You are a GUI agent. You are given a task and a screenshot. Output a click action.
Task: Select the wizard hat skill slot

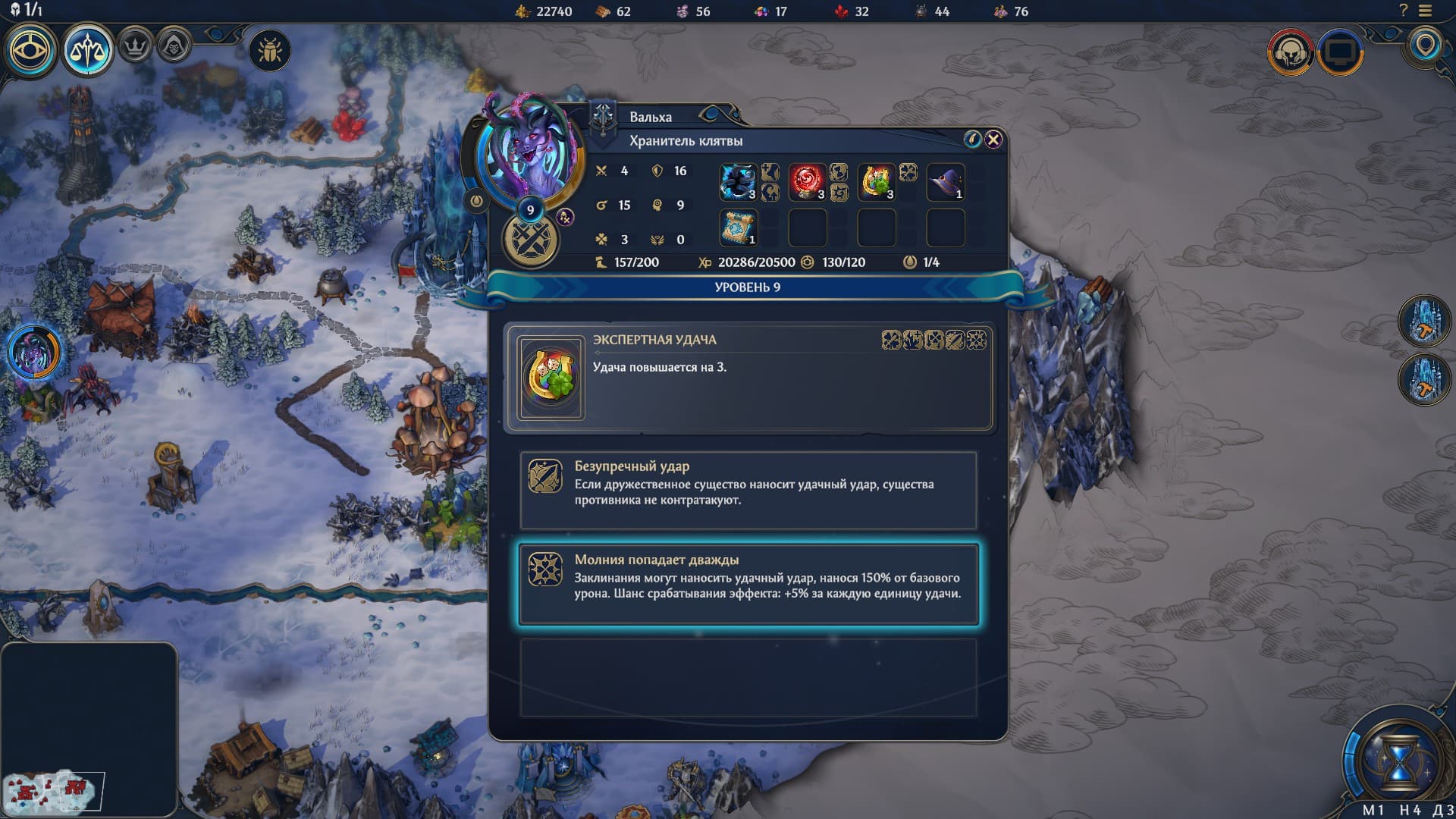click(945, 183)
